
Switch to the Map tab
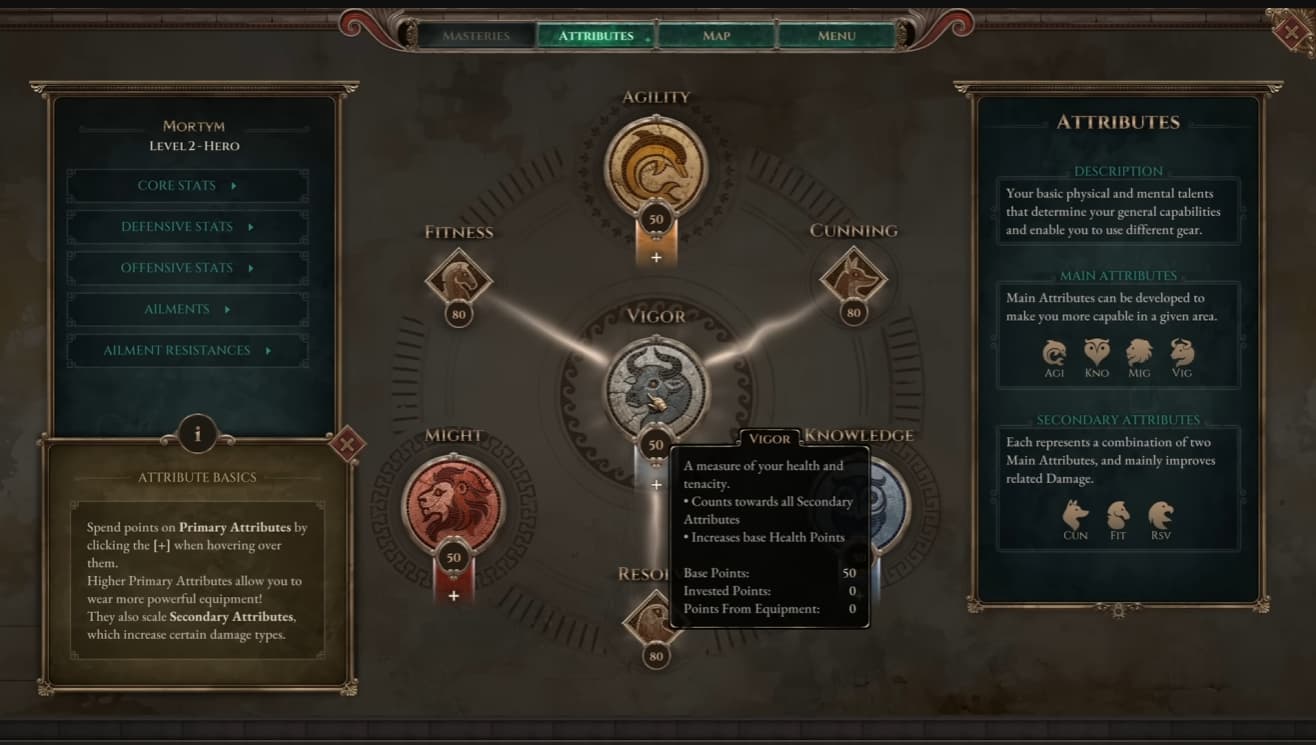click(x=716, y=36)
